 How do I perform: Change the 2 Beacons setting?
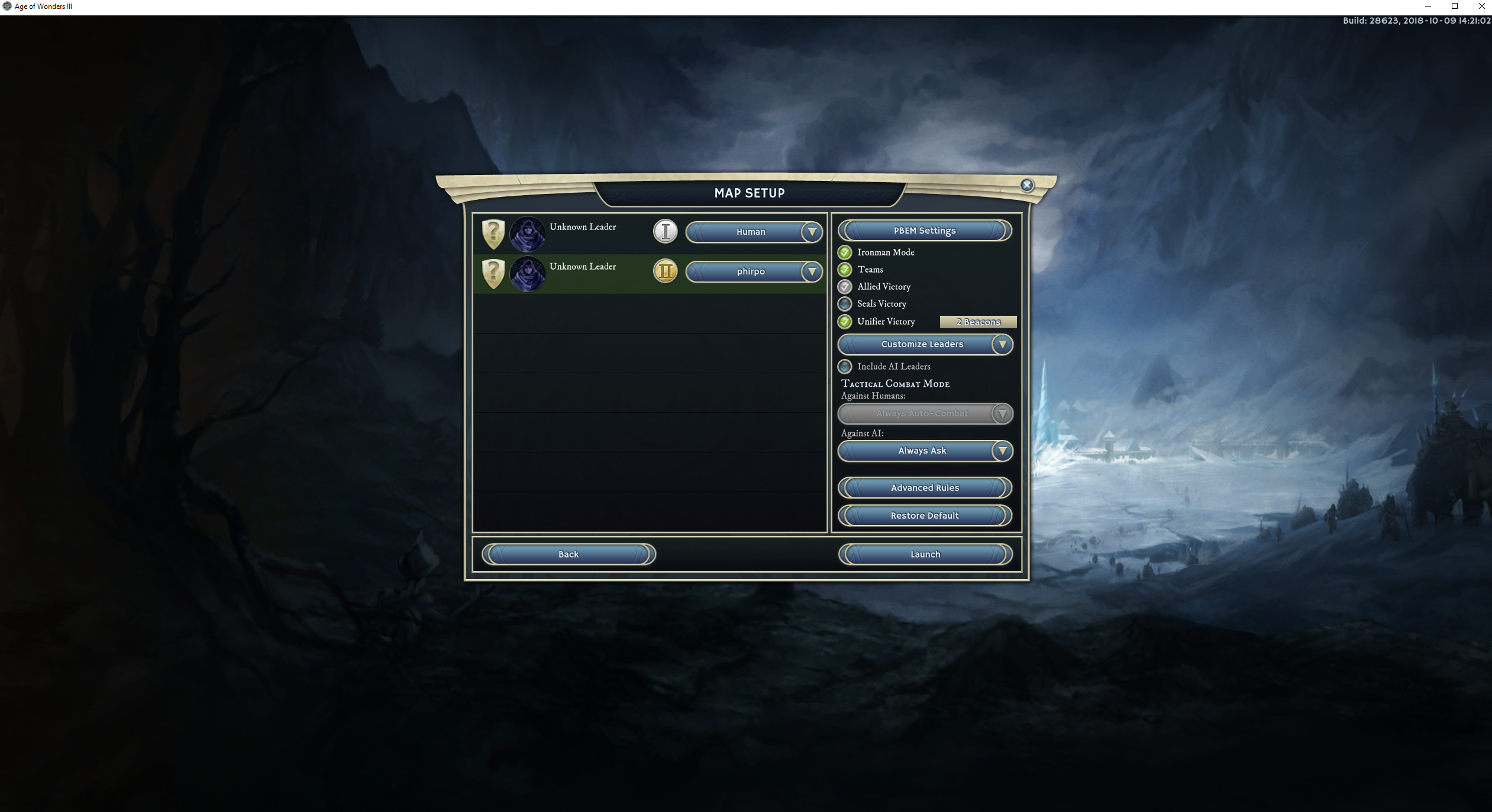coord(978,322)
